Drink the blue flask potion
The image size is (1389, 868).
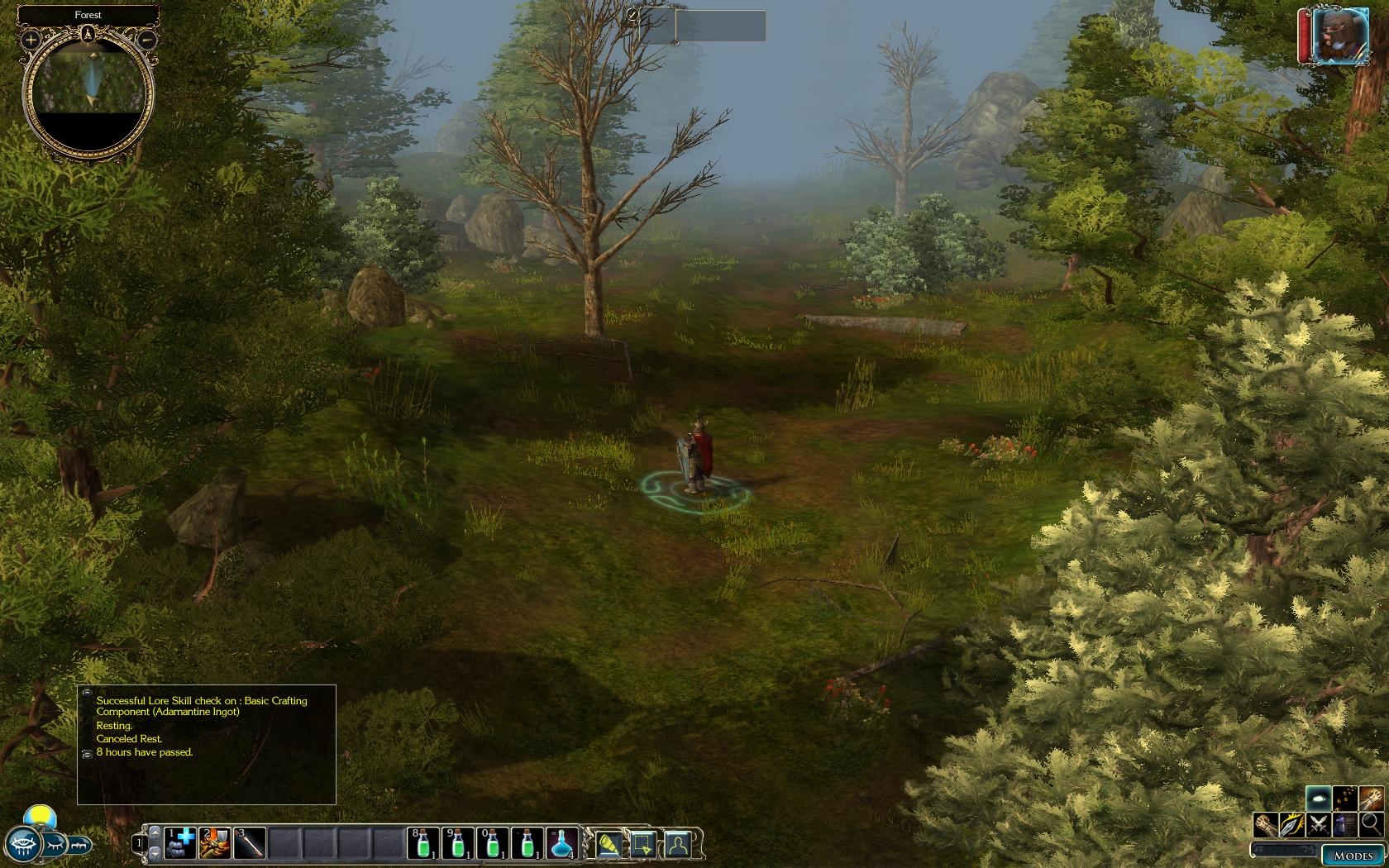pyautogui.click(x=561, y=843)
